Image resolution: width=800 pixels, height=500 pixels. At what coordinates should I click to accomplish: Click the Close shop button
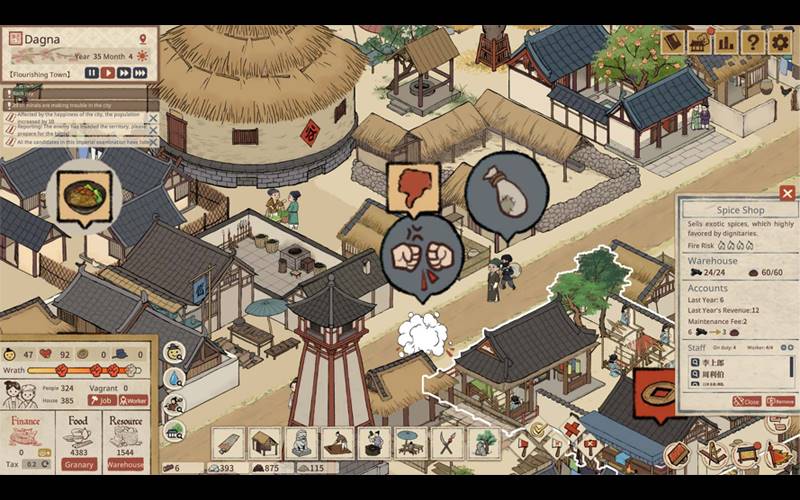746,401
